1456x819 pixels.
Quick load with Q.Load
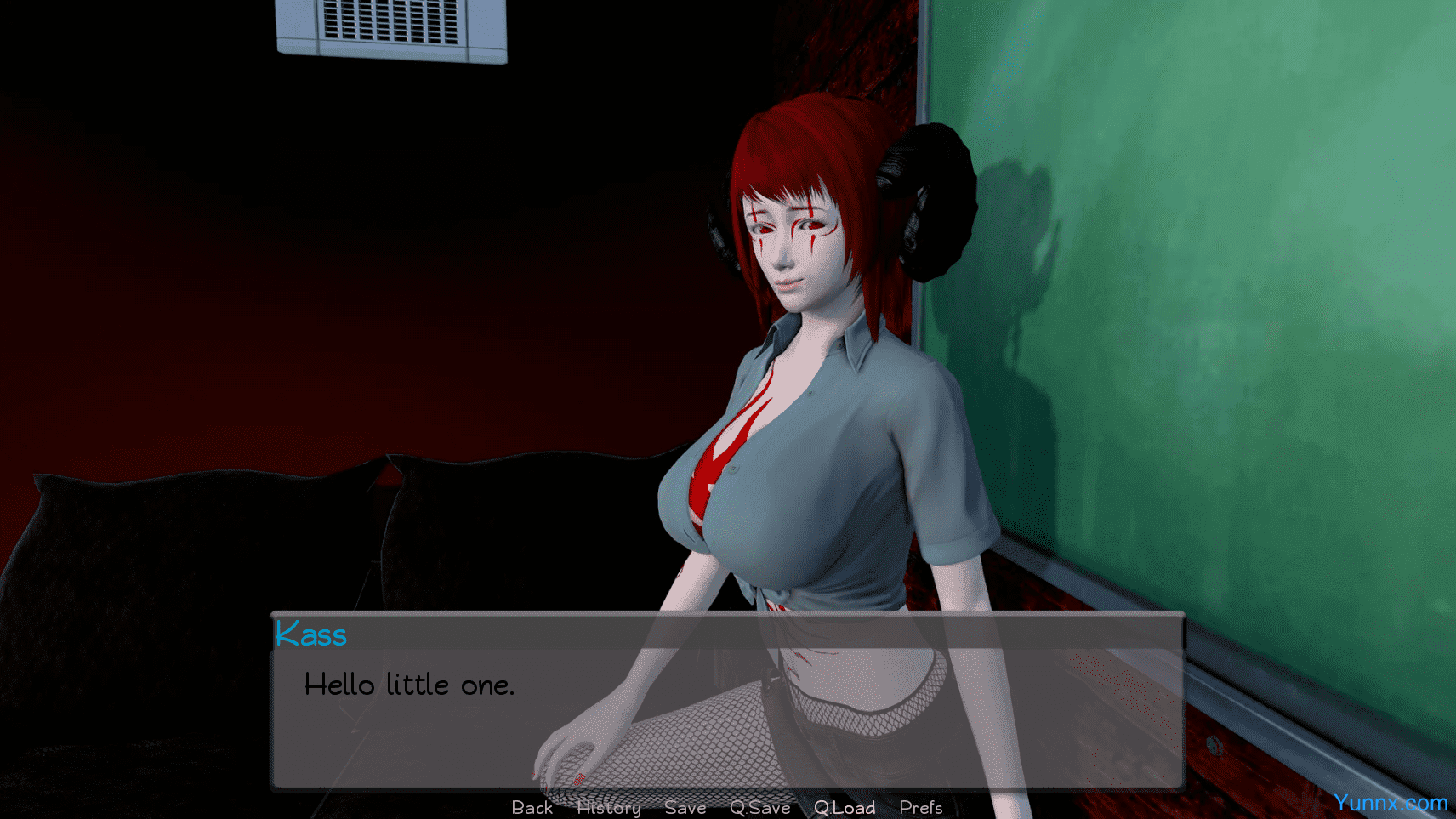tap(844, 807)
